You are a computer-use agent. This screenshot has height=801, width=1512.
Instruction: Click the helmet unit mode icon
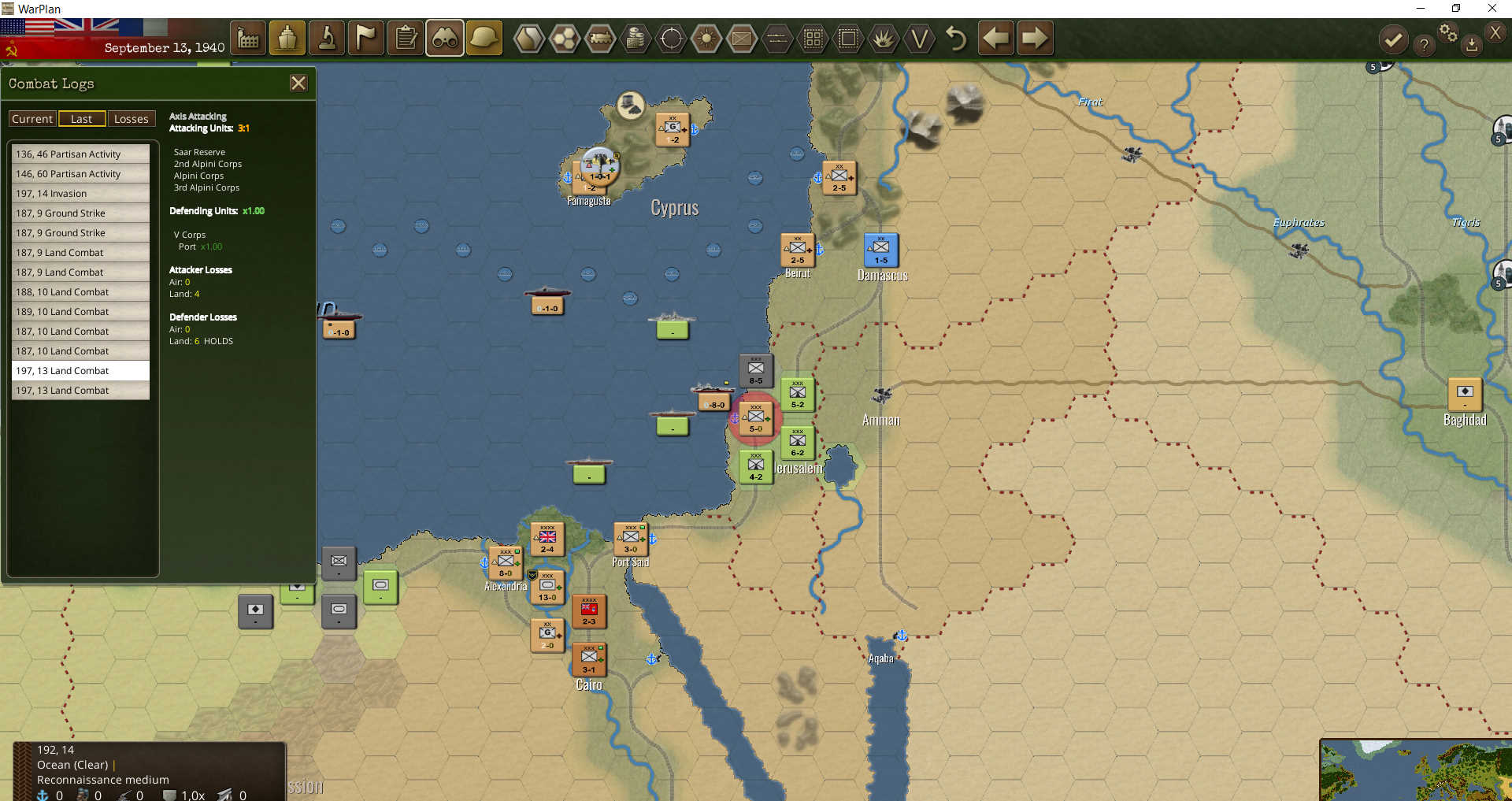point(484,37)
